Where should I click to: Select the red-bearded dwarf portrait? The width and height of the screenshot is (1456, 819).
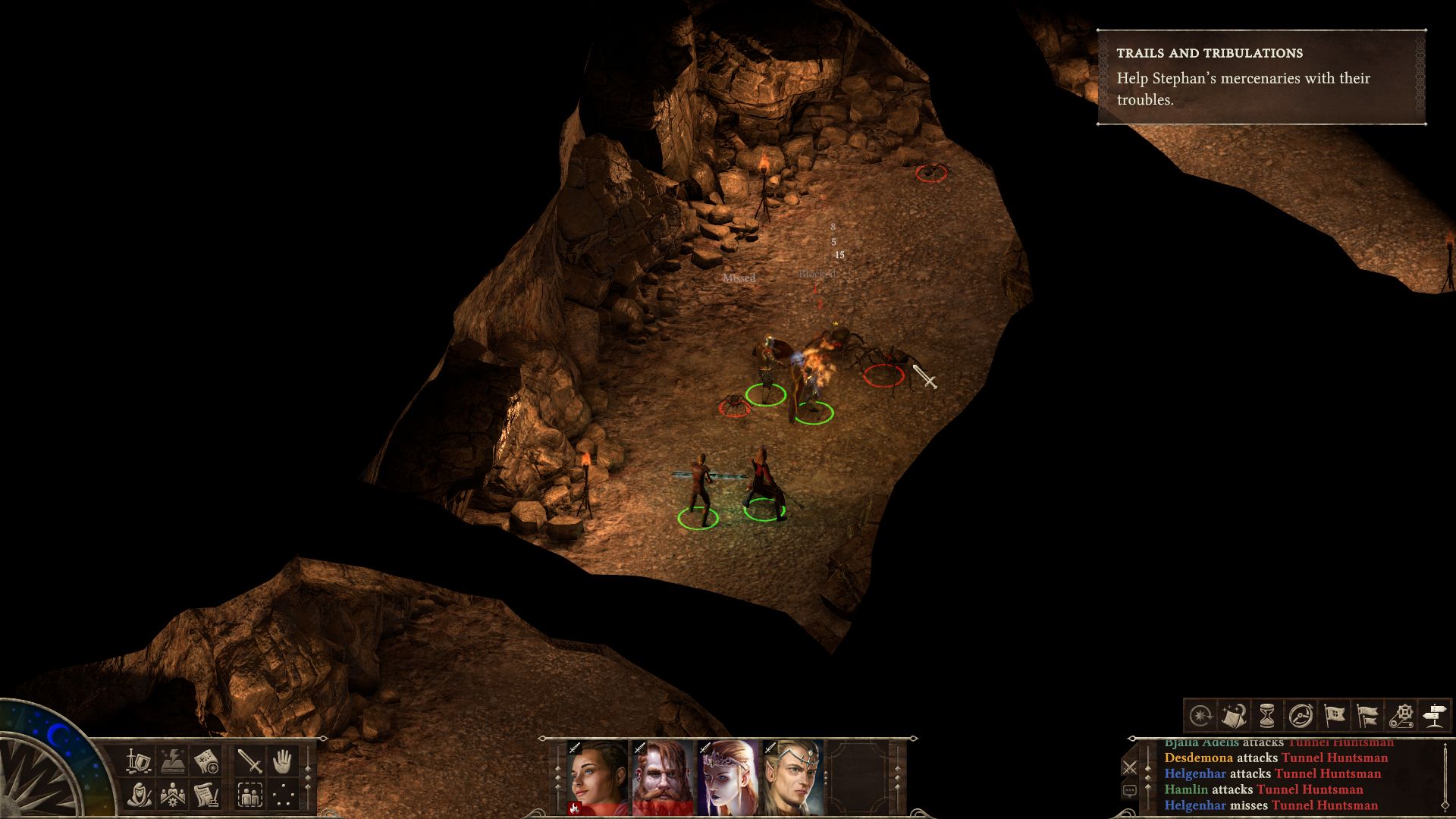point(662,778)
